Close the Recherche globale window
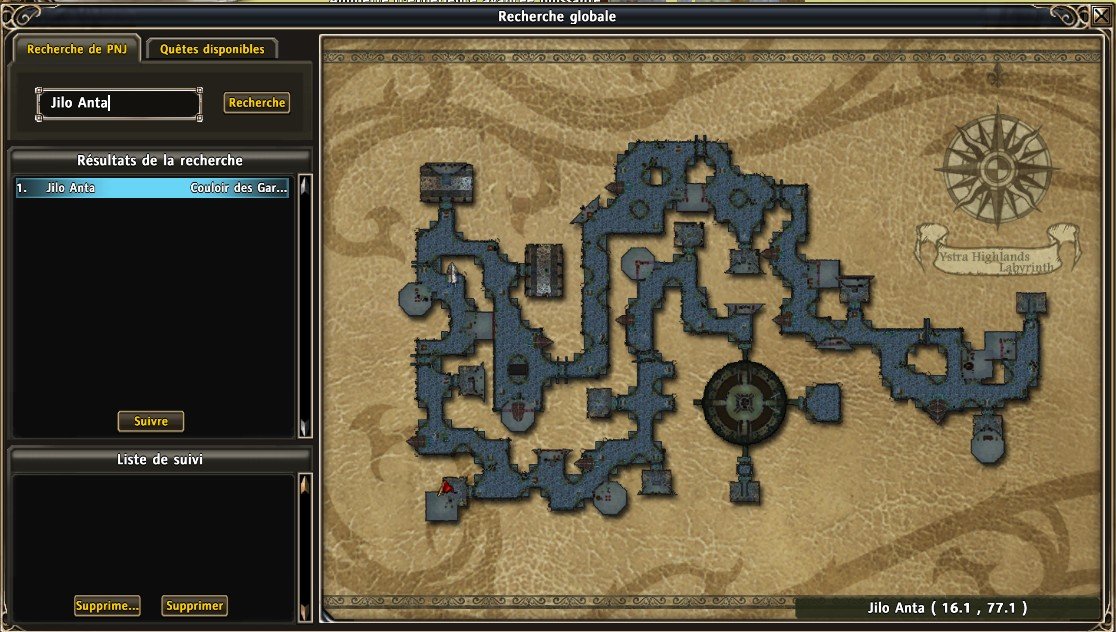This screenshot has width=1116, height=632. pyautogui.click(x=1100, y=14)
